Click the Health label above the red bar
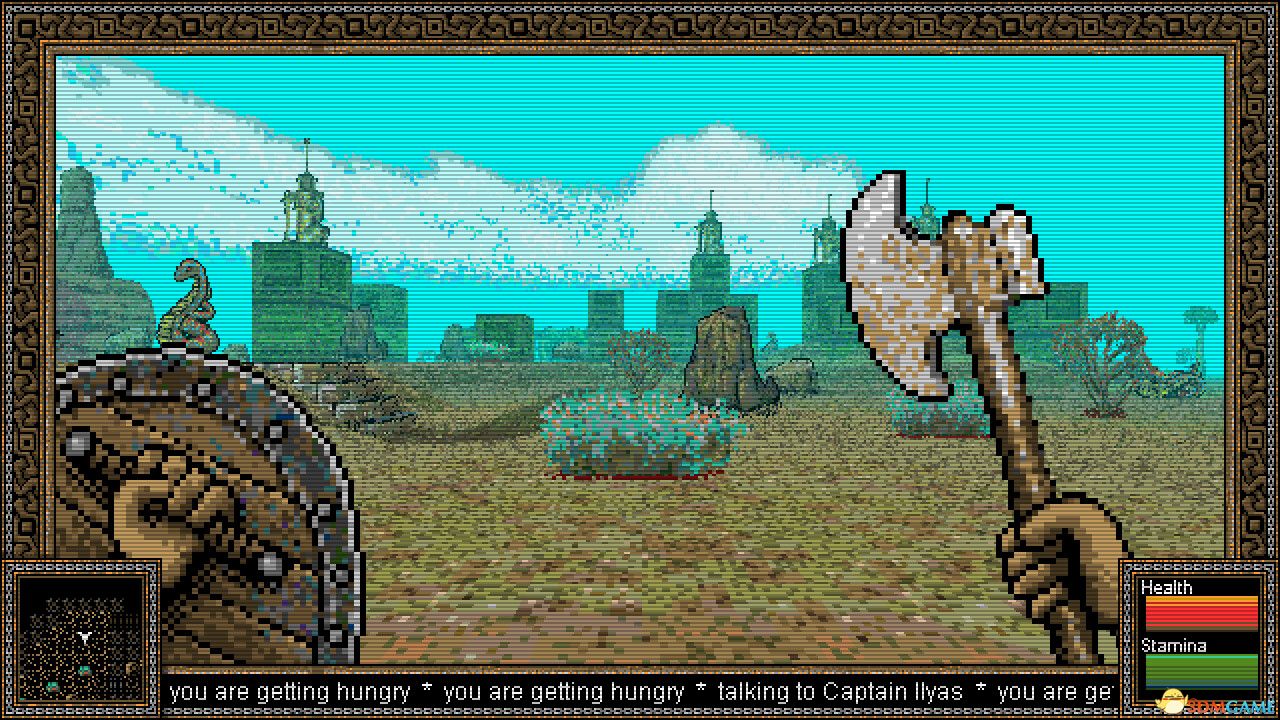This screenshot has height=720, width=1280. click(1166, 588)
